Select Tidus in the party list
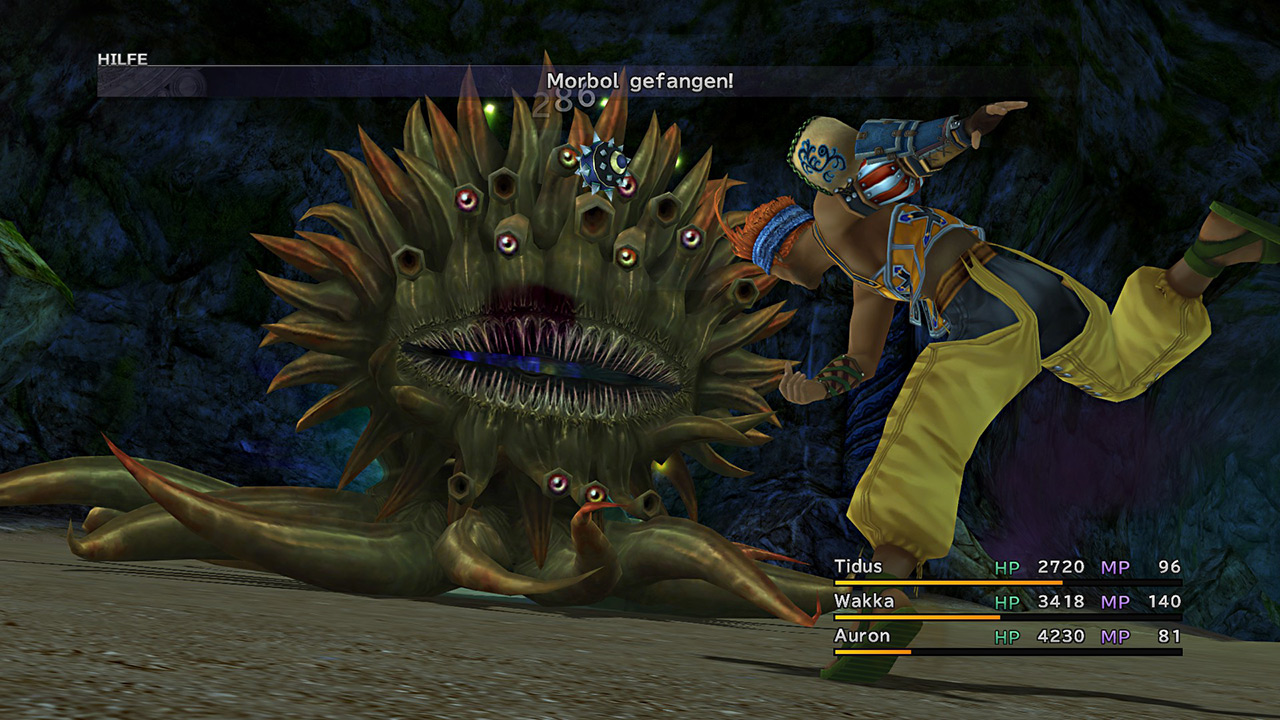The height and width of the screenshot is (720, 1280). [x=858, y=567]
